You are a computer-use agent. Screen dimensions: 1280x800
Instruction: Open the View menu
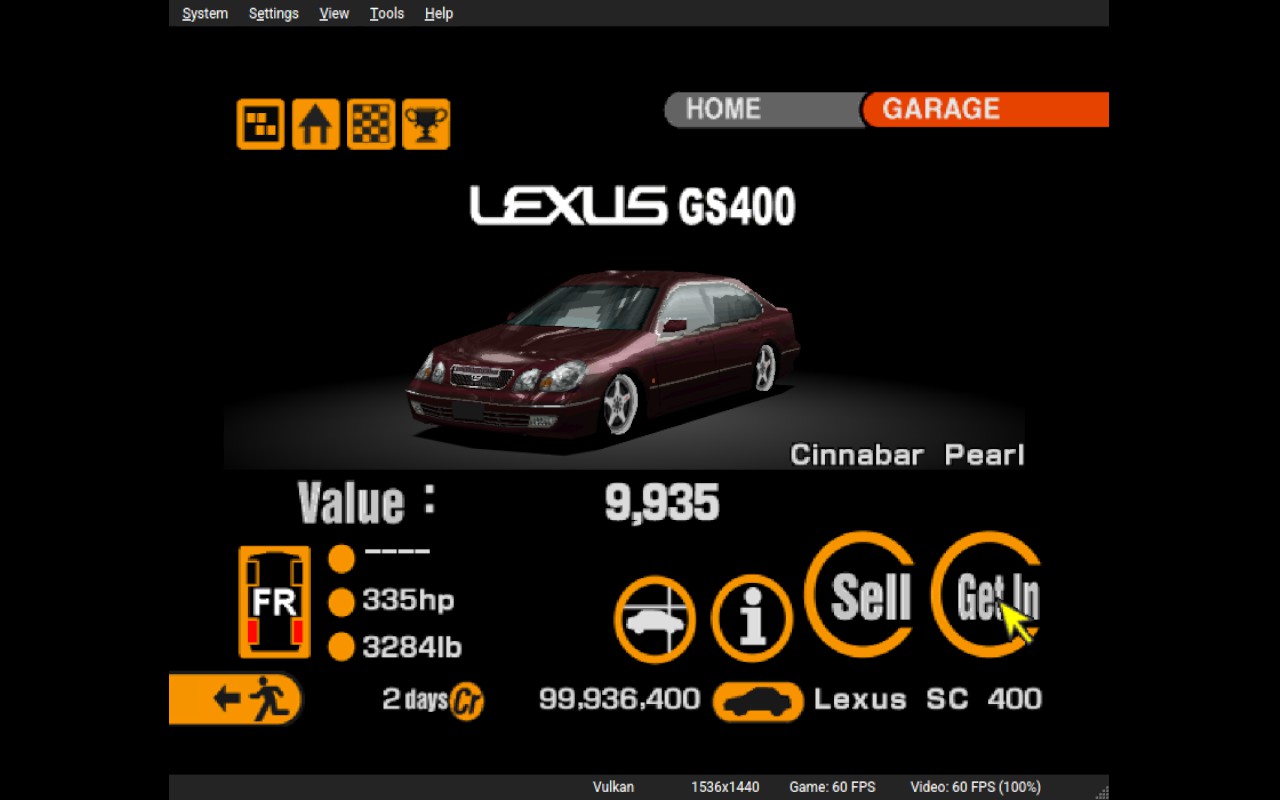click(x=334, y=13)
